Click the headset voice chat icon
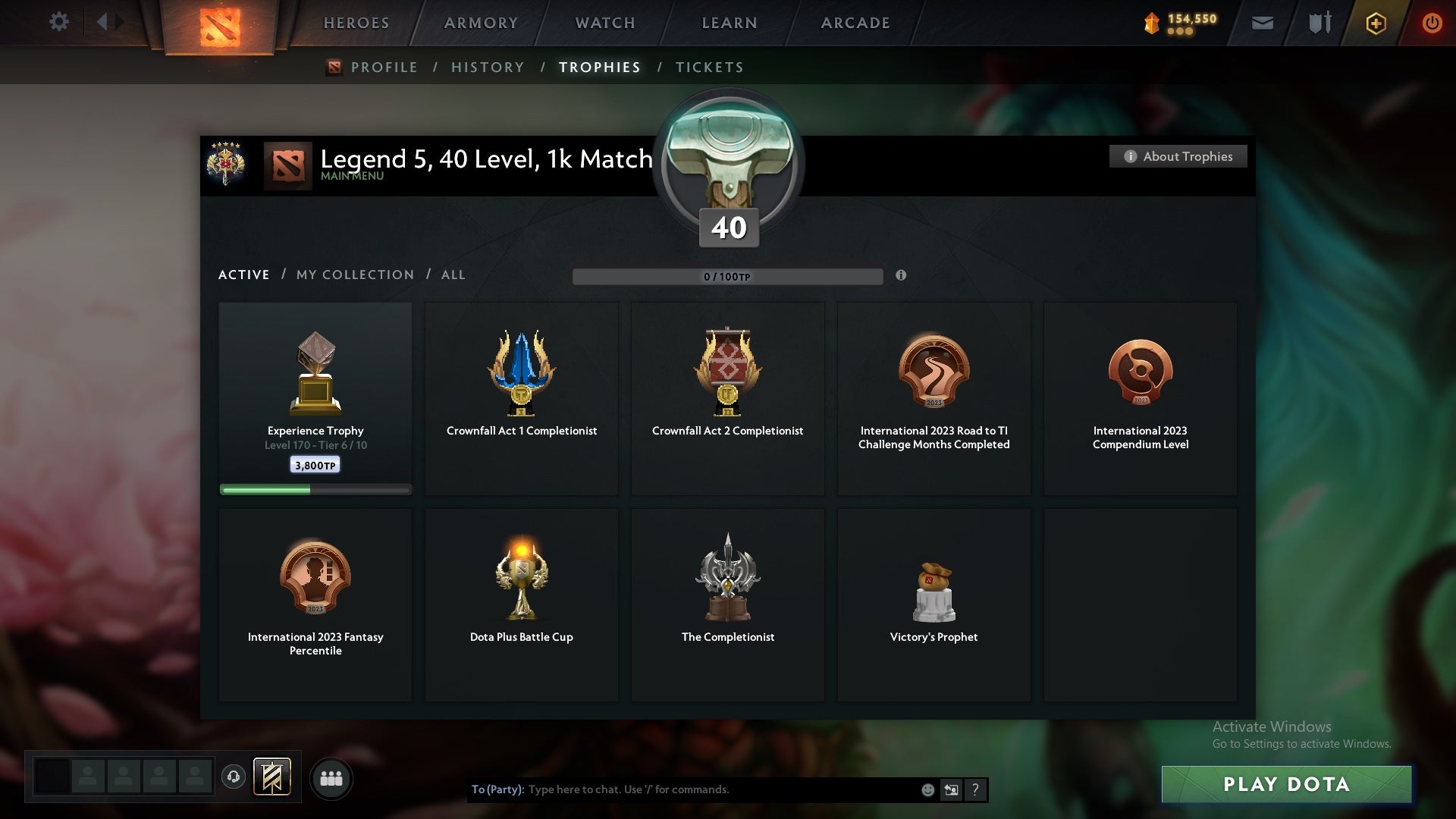 (x=234, y=778)
